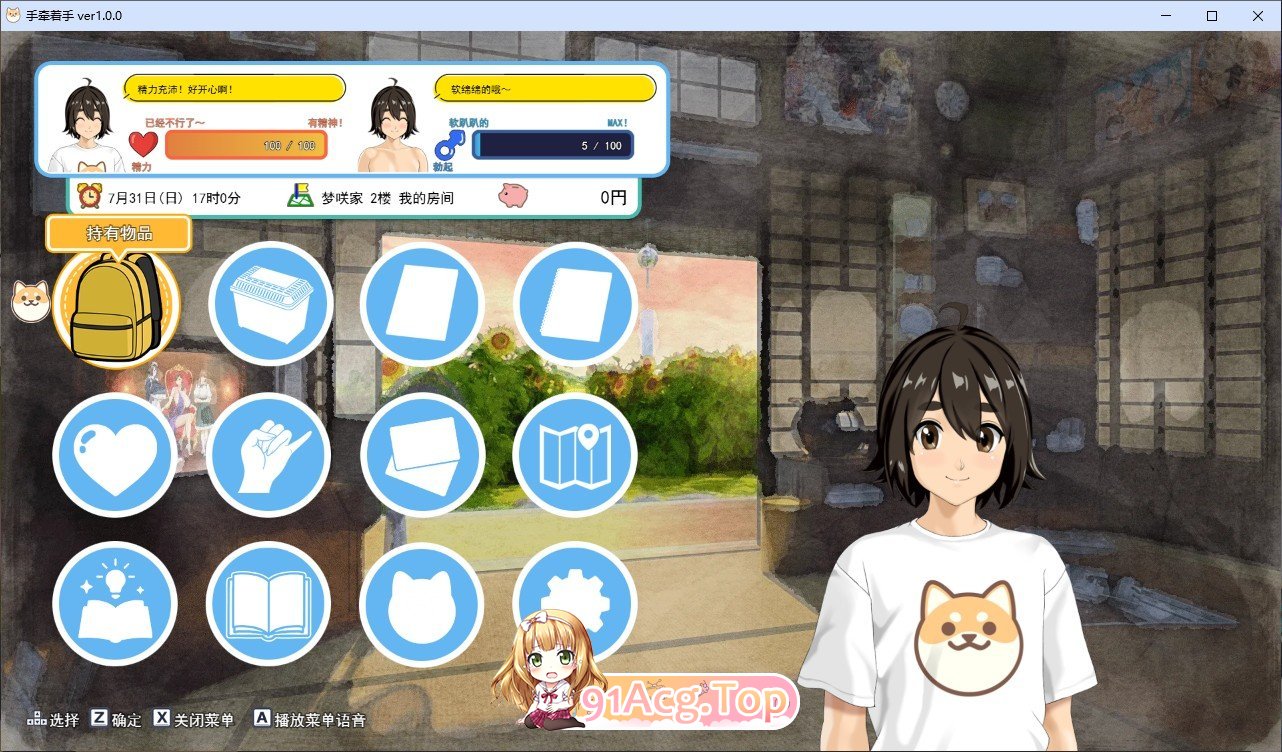Viewport: 1282px width, 752px height.
Task: Open the yellow backpack inventory menu
Action: (x=116, y=304)
